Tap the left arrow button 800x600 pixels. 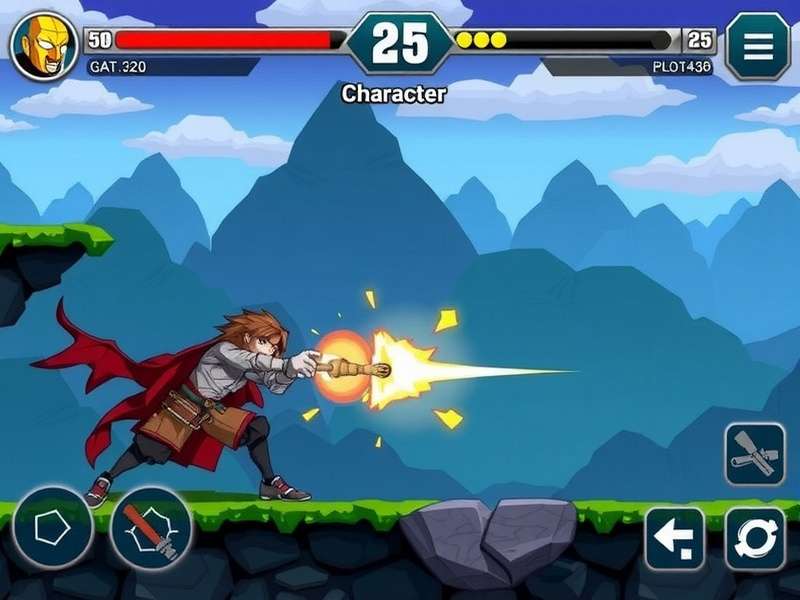tap(675, 538)
